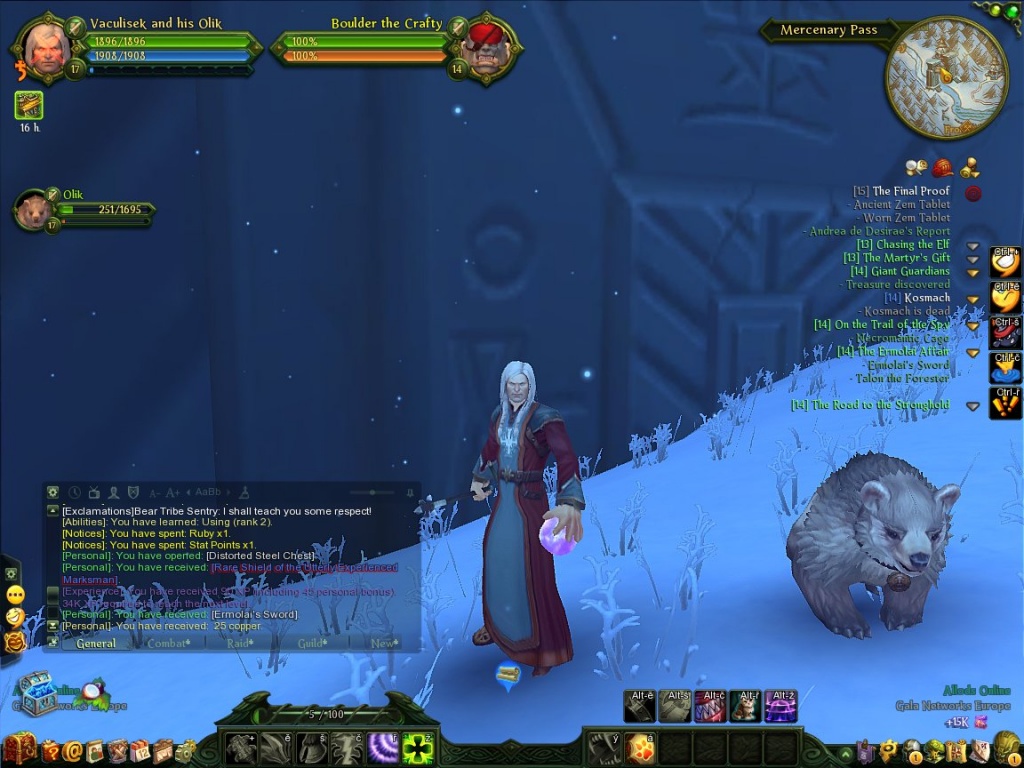Viewport: 1024px width, 768px height.
Task: Activate the orange paw print pet skill
Action: (640, 748)
